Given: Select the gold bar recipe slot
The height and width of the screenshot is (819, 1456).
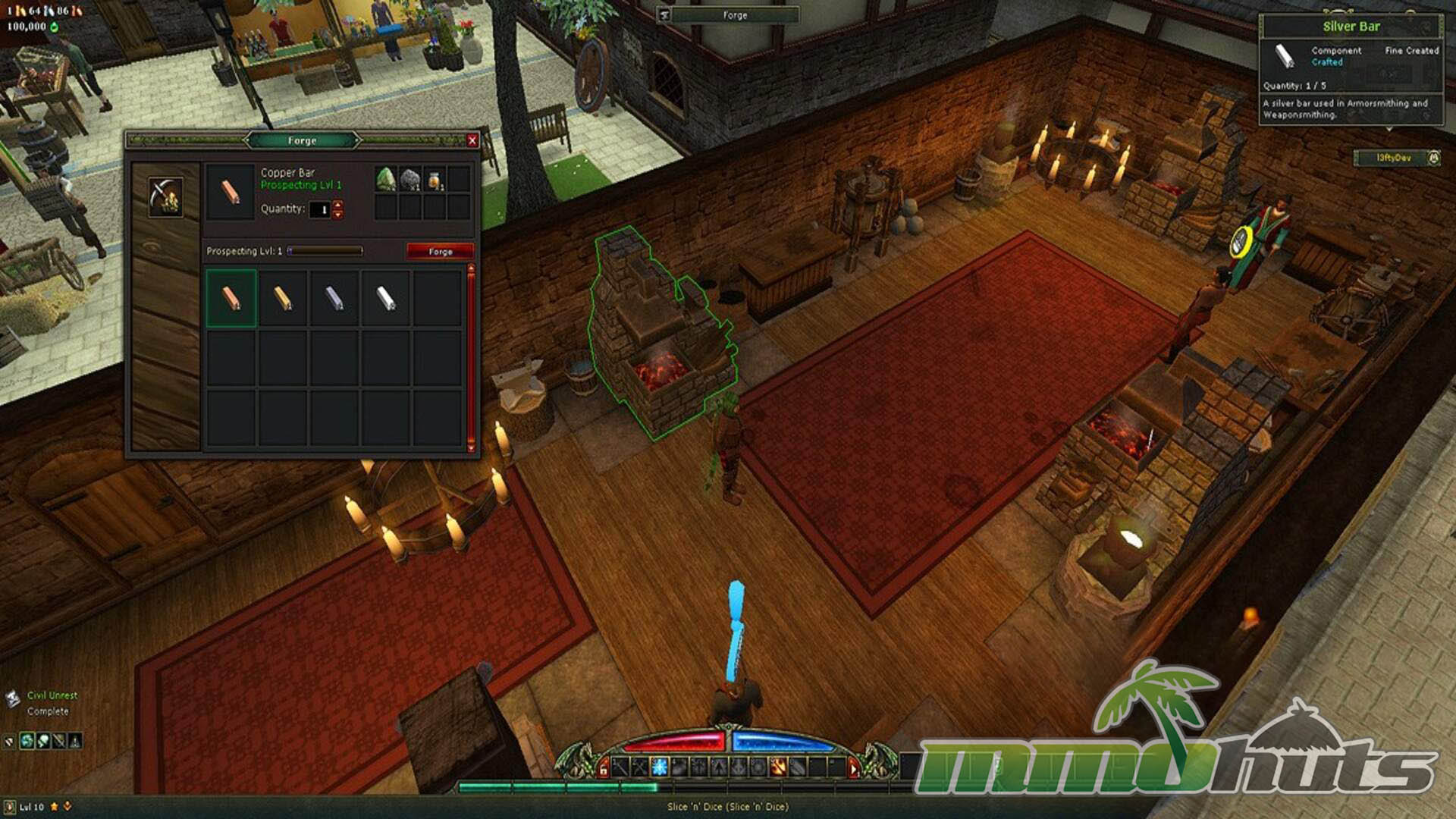Looking at the screenshot, I should pyautogui.click(x=283, y=298).
